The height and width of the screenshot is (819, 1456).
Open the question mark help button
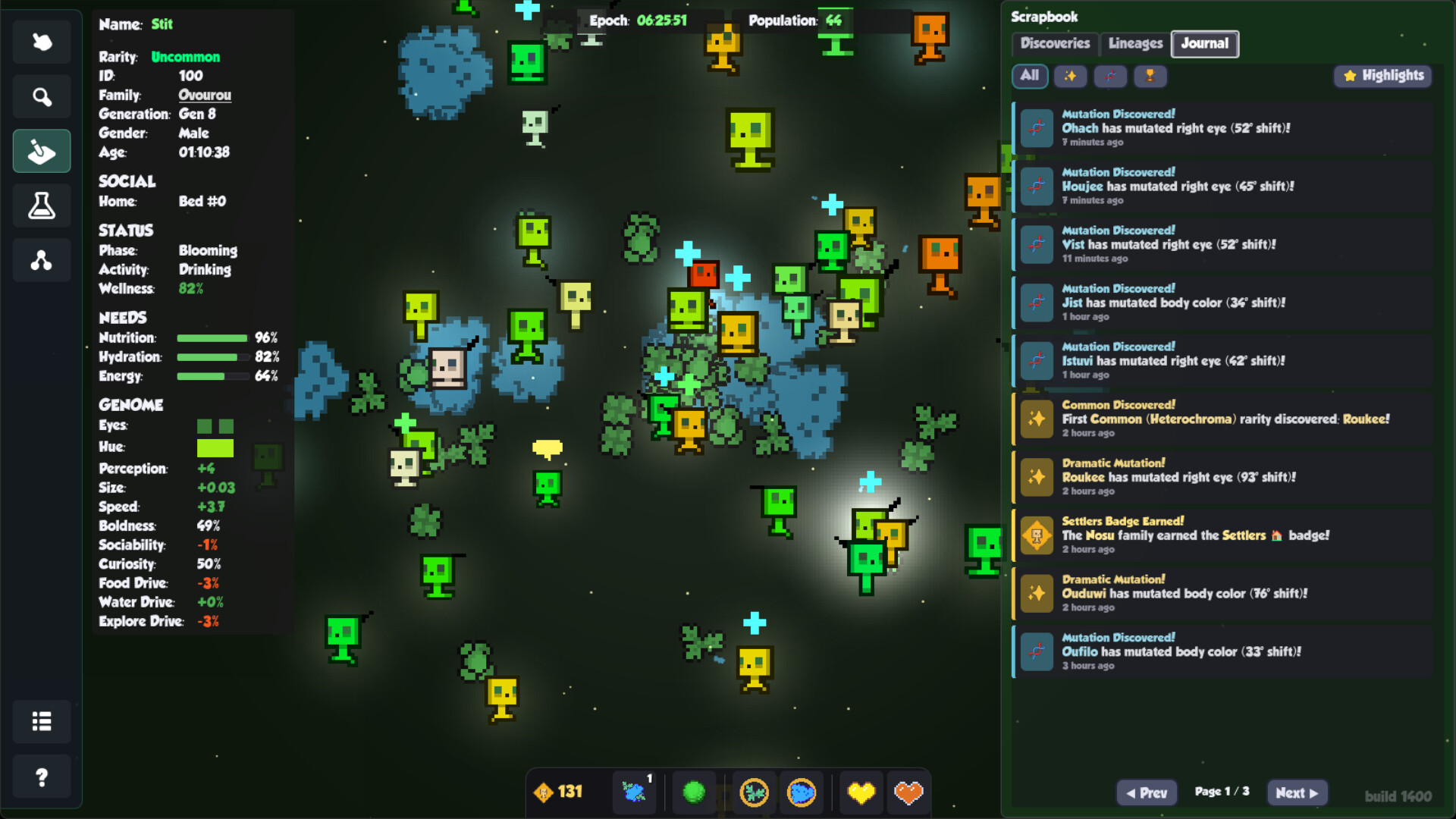42,777
